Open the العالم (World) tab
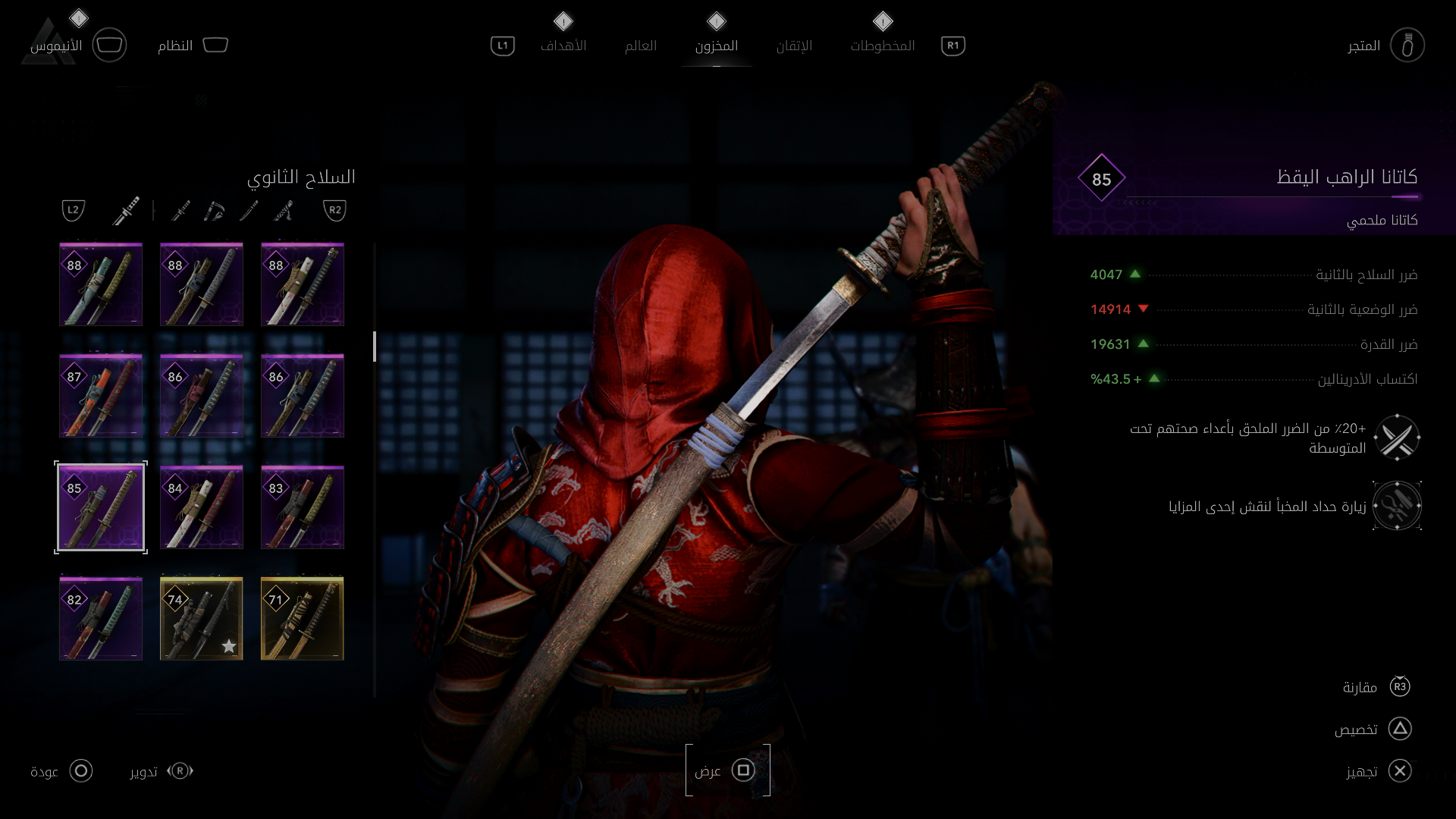Viewport: 1456px width, 819px height. pyautogui.click(x=640, y=45)
